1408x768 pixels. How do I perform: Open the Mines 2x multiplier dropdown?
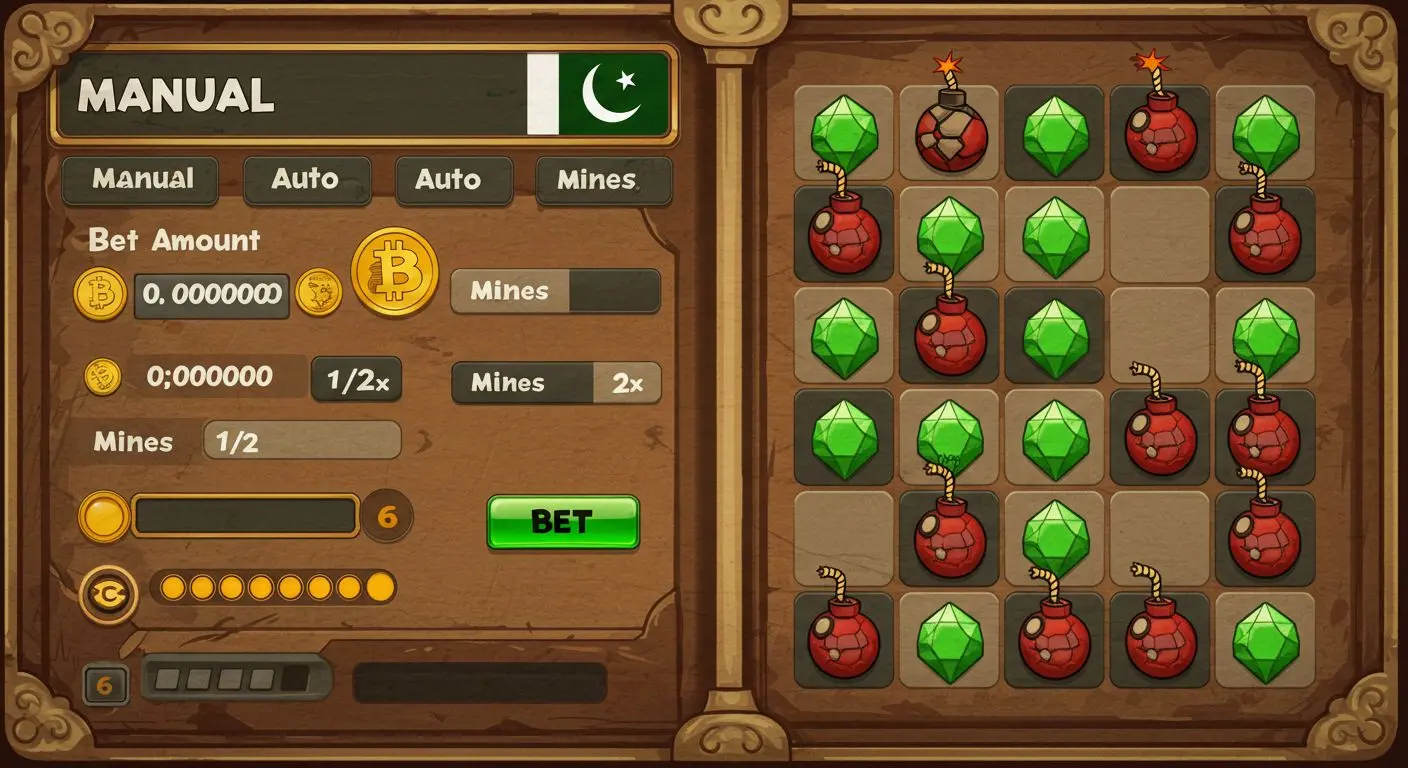point(555,383)
